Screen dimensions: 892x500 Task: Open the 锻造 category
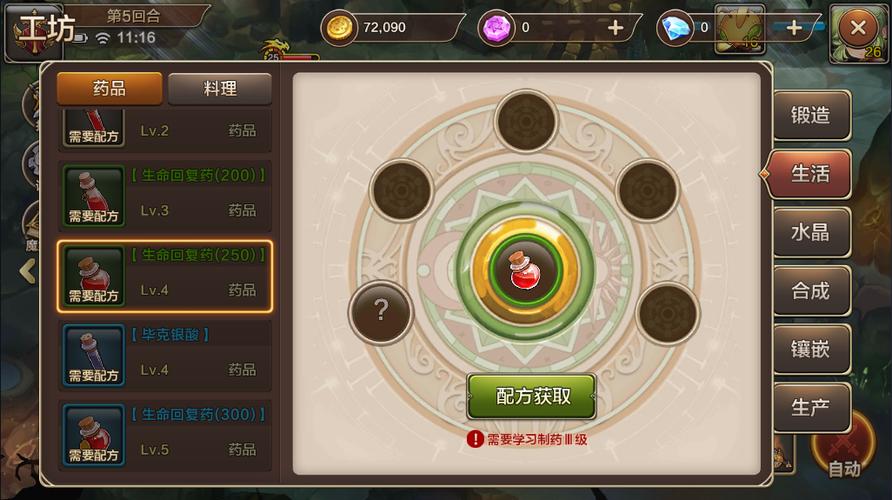click(x=810, y=115)
